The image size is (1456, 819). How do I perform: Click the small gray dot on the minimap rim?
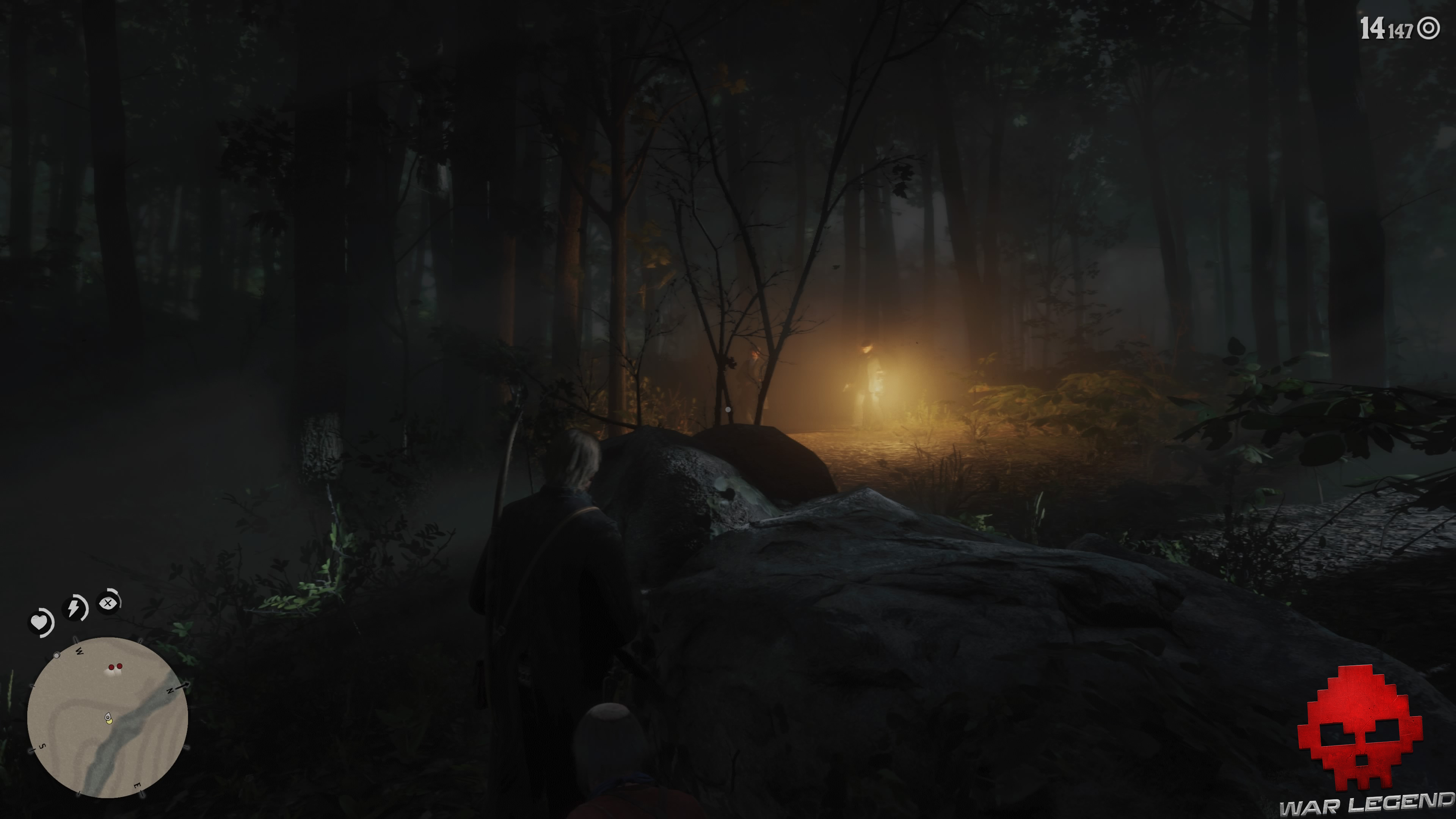(x=56, y=656)
